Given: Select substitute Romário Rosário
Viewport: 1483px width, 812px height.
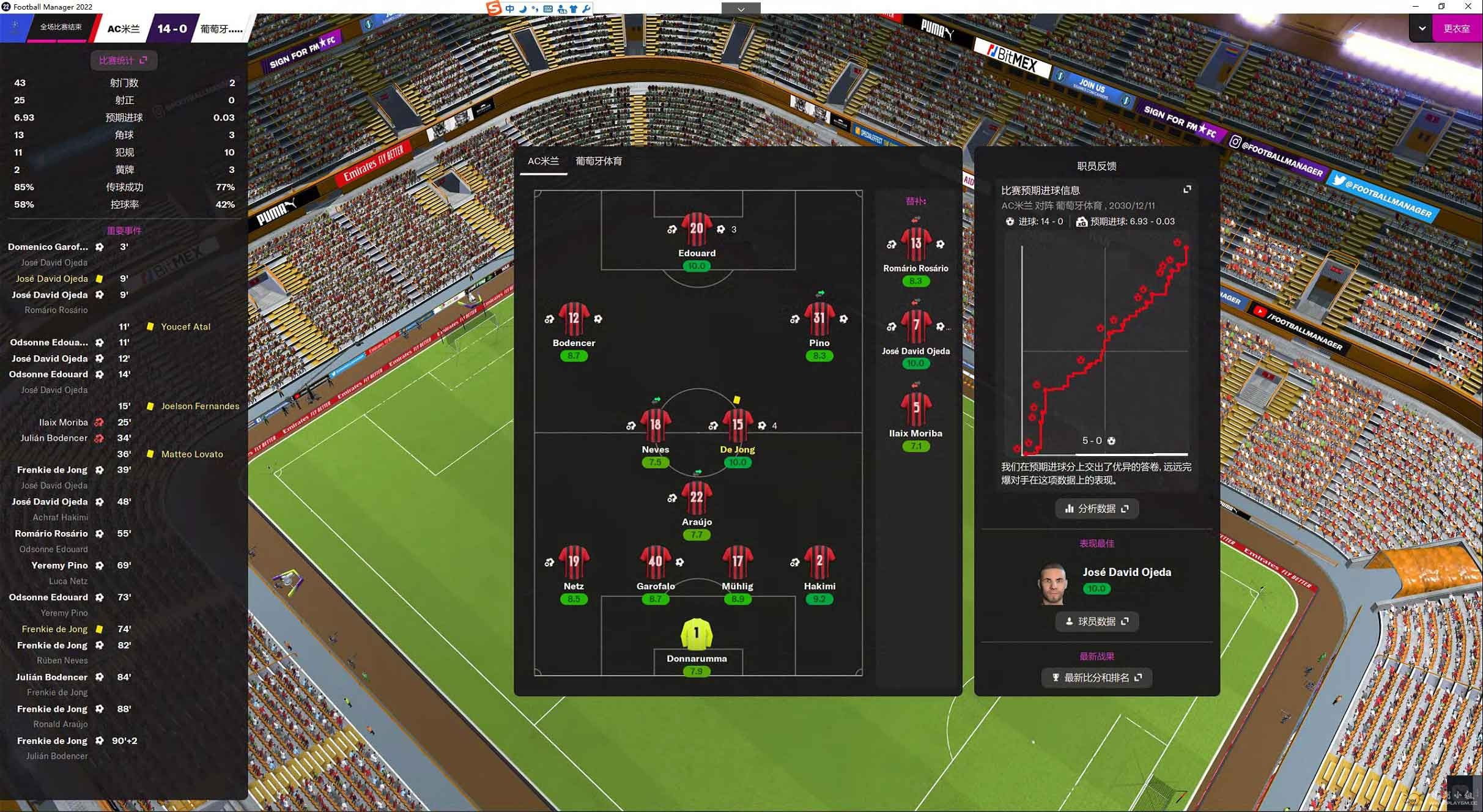Looking at the screenshot, I should (x=915, y=245).
